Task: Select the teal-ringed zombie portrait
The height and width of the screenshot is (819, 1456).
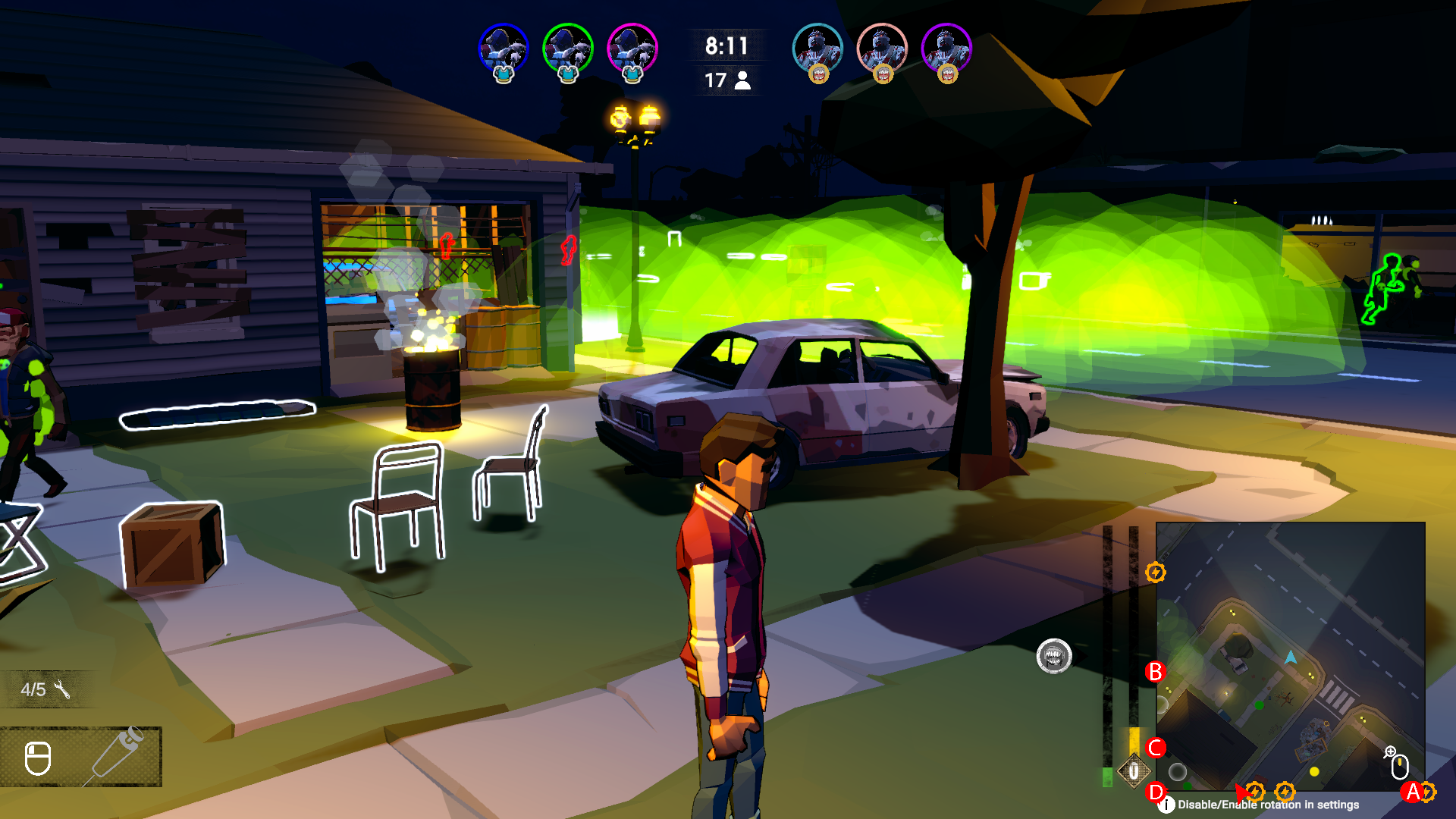Action: click(x=817, y=49)
